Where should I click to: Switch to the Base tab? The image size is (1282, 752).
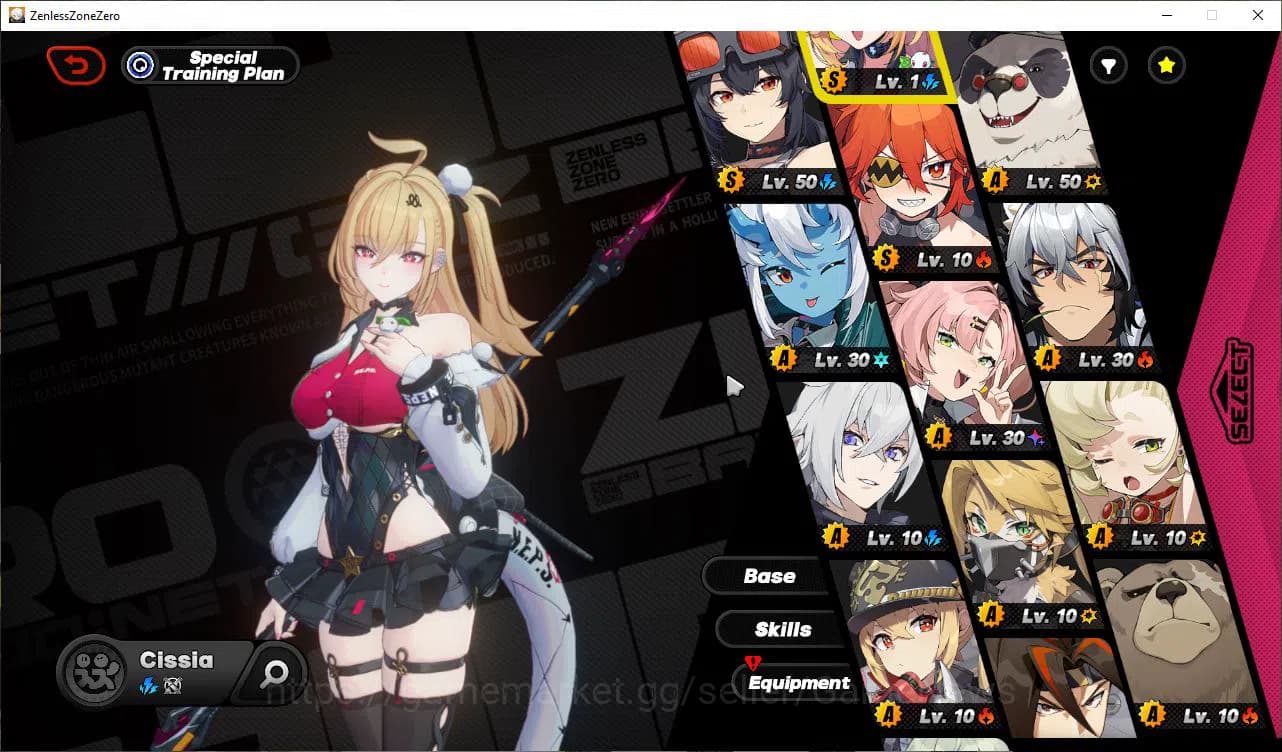768,576
